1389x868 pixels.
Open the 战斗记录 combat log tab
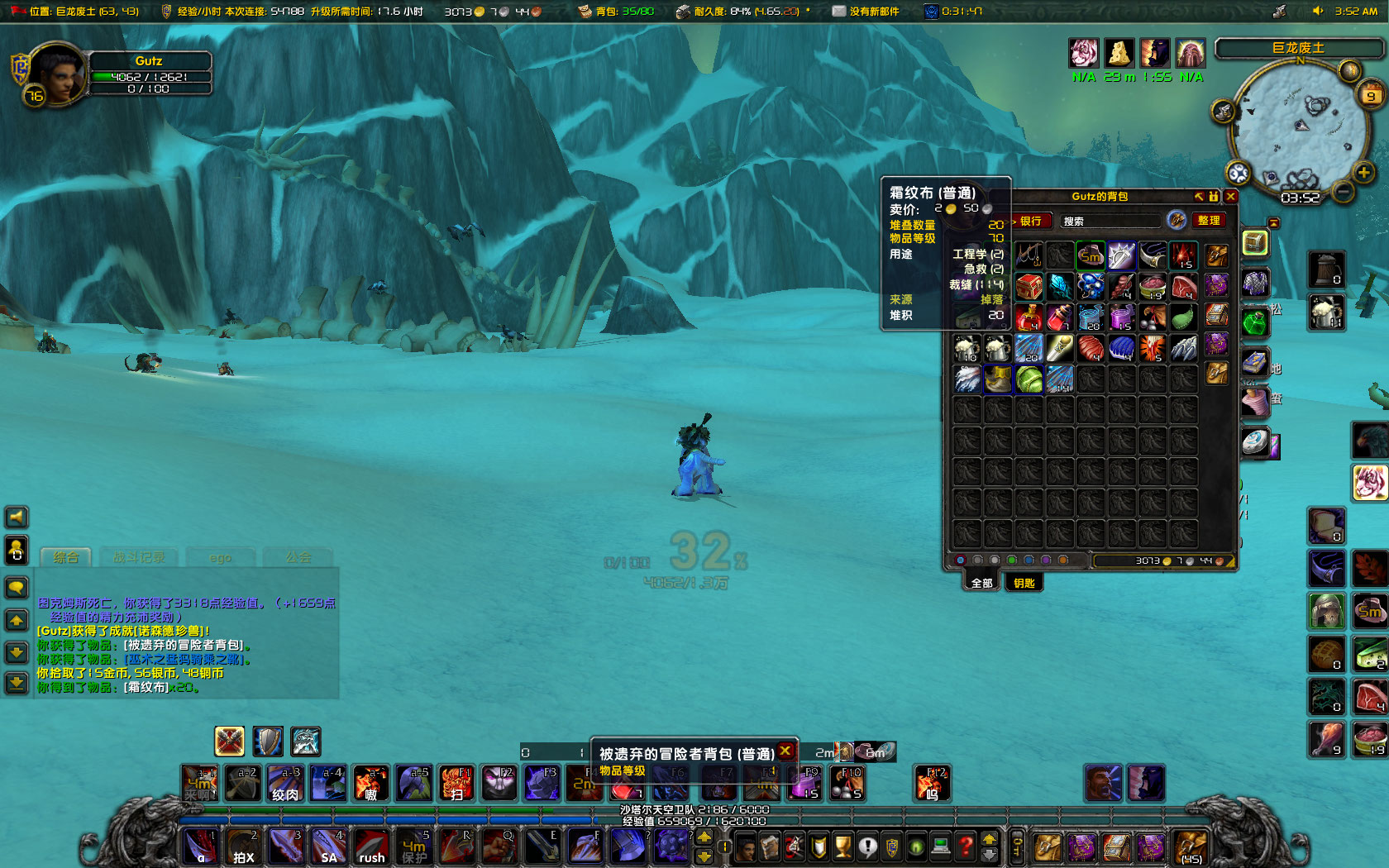[x=139, y=557]
